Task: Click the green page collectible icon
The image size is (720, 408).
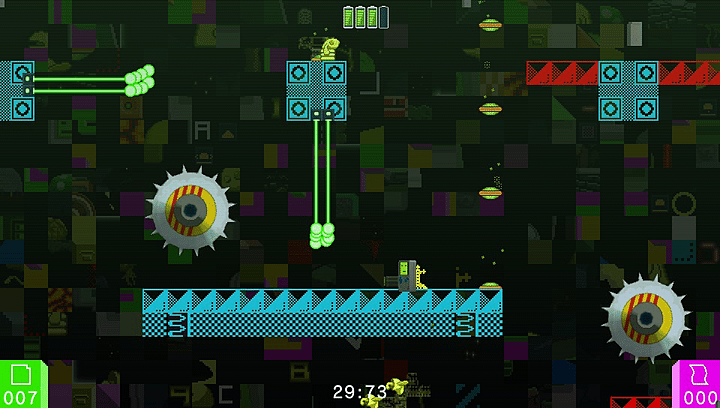Action: pyautogui.click(x=21, y=374)
